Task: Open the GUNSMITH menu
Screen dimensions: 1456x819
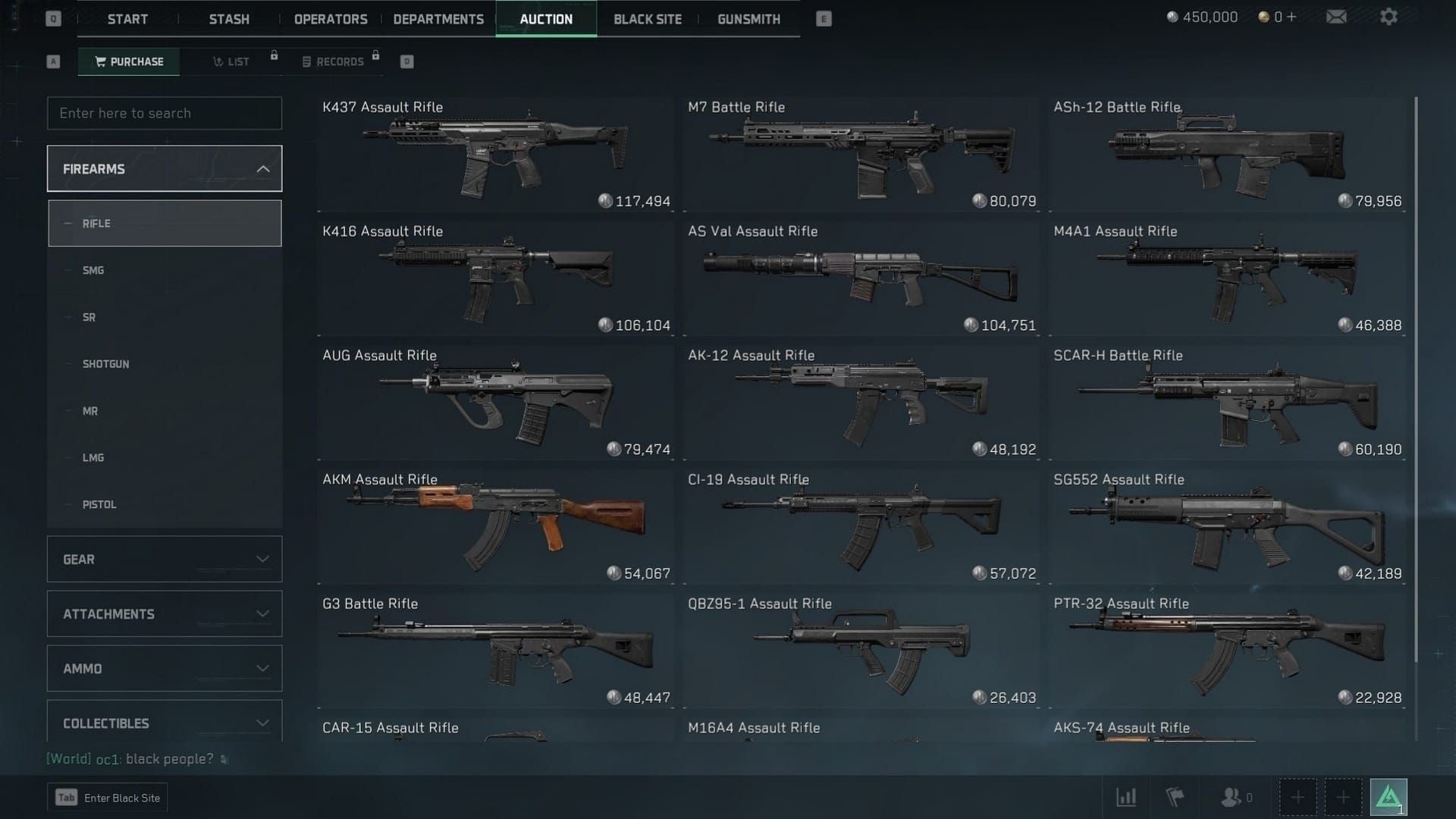Action: [x=748, y=19]
